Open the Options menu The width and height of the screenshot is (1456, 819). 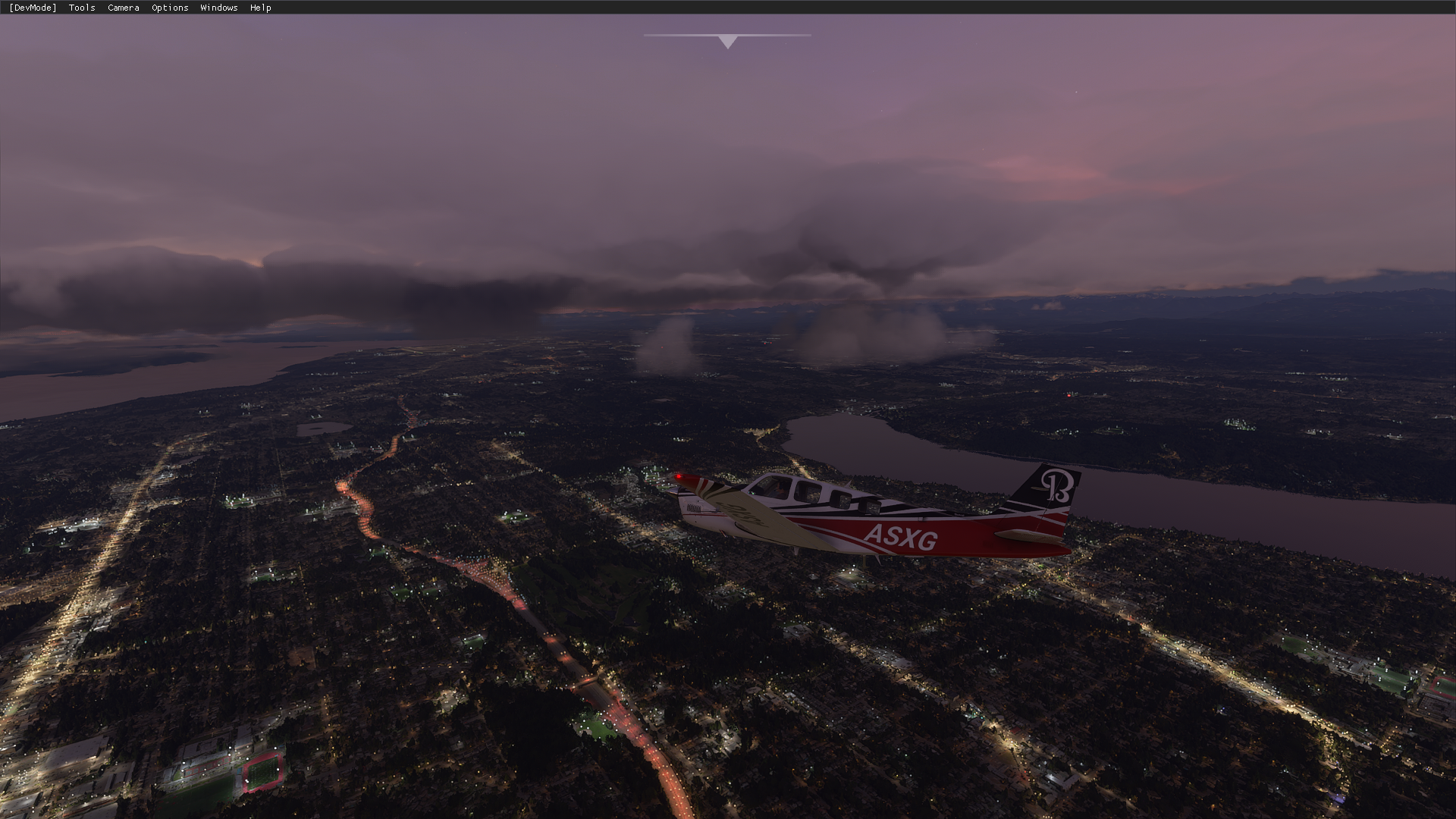pyautogui.click(x=170, y=8)
